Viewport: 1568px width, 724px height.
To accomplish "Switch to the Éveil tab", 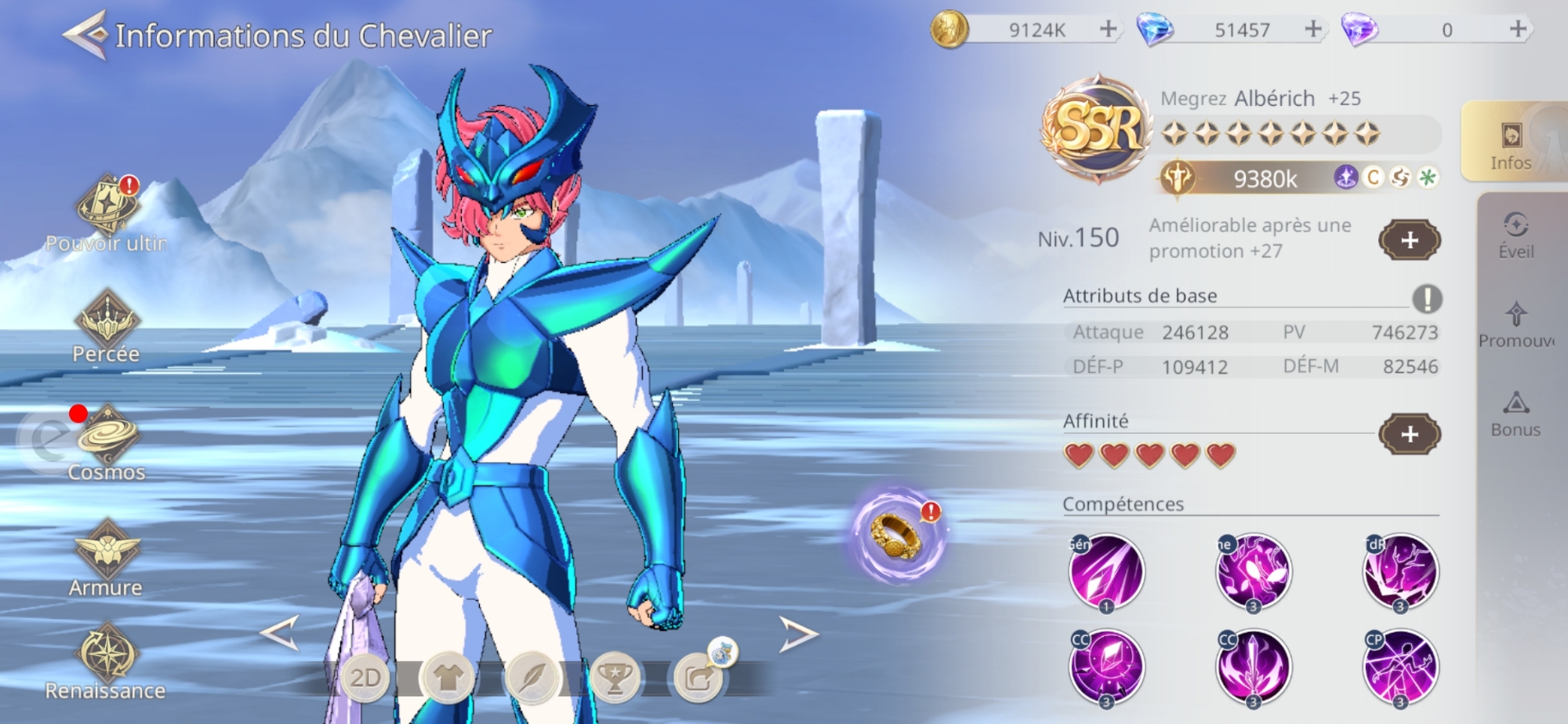I will click(x=1516, y=235).
